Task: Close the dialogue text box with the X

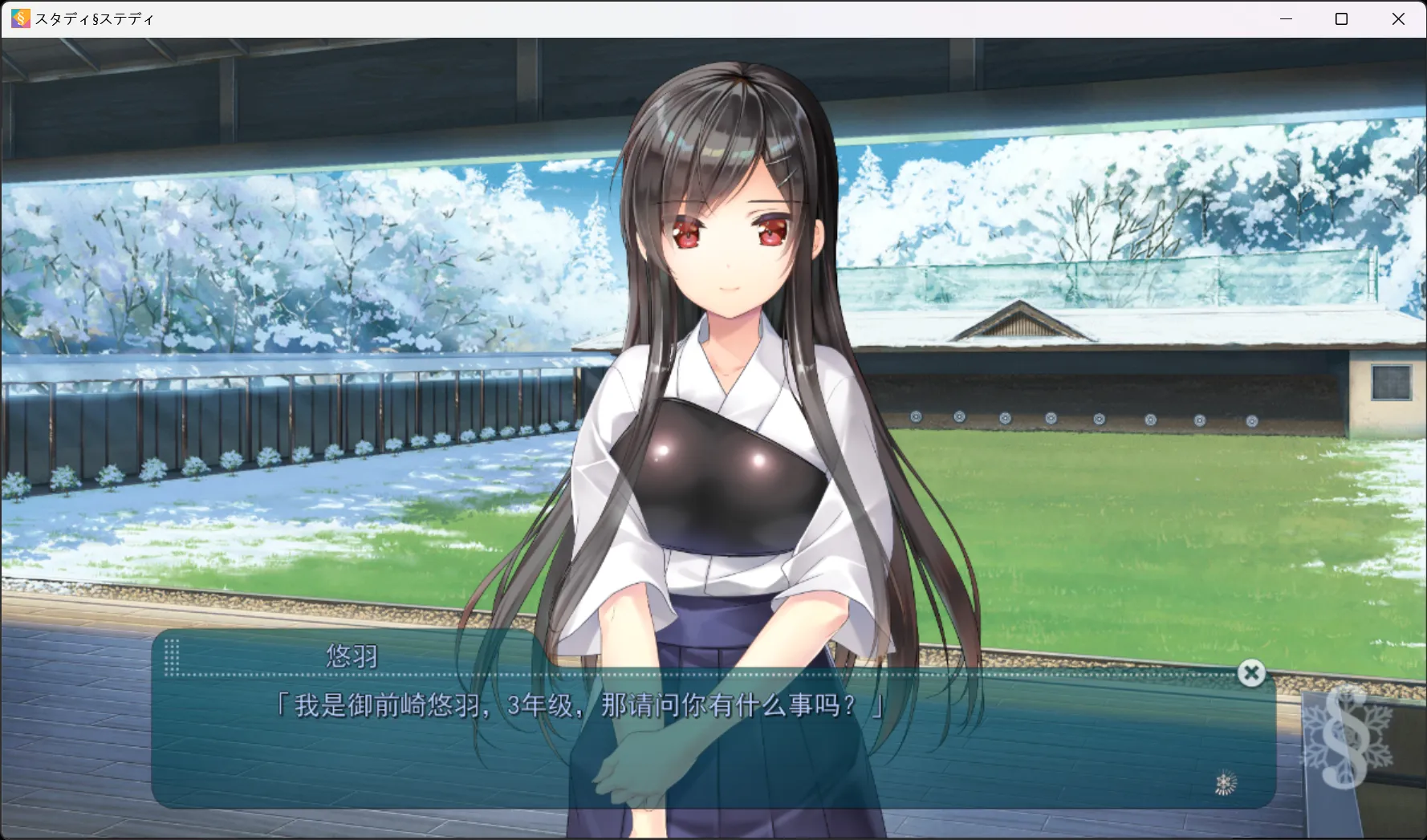Action: pos(1250,673)
